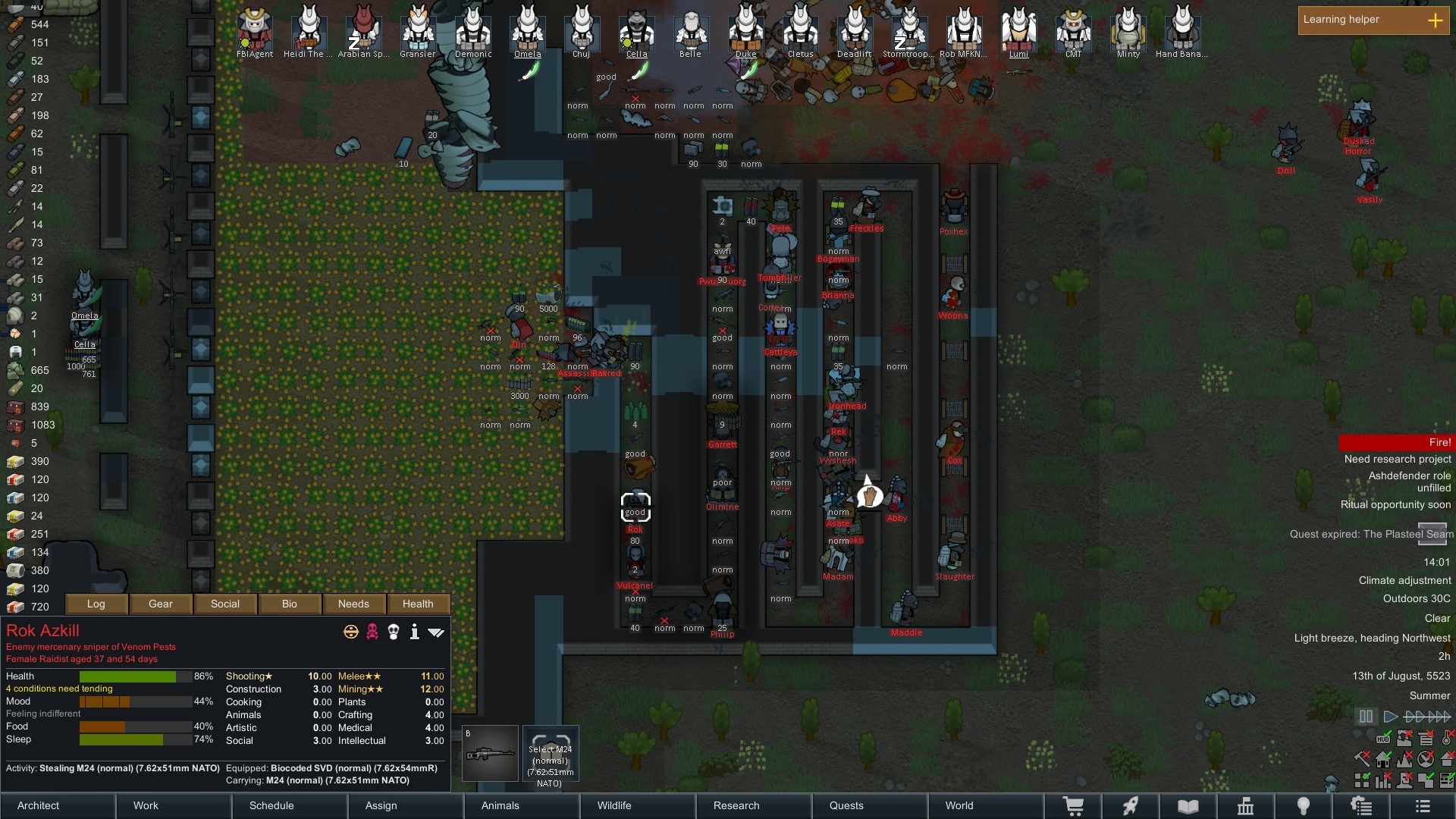Show the Needs tab
Viewport: 1456px width, 819px height.
point(353,604)
